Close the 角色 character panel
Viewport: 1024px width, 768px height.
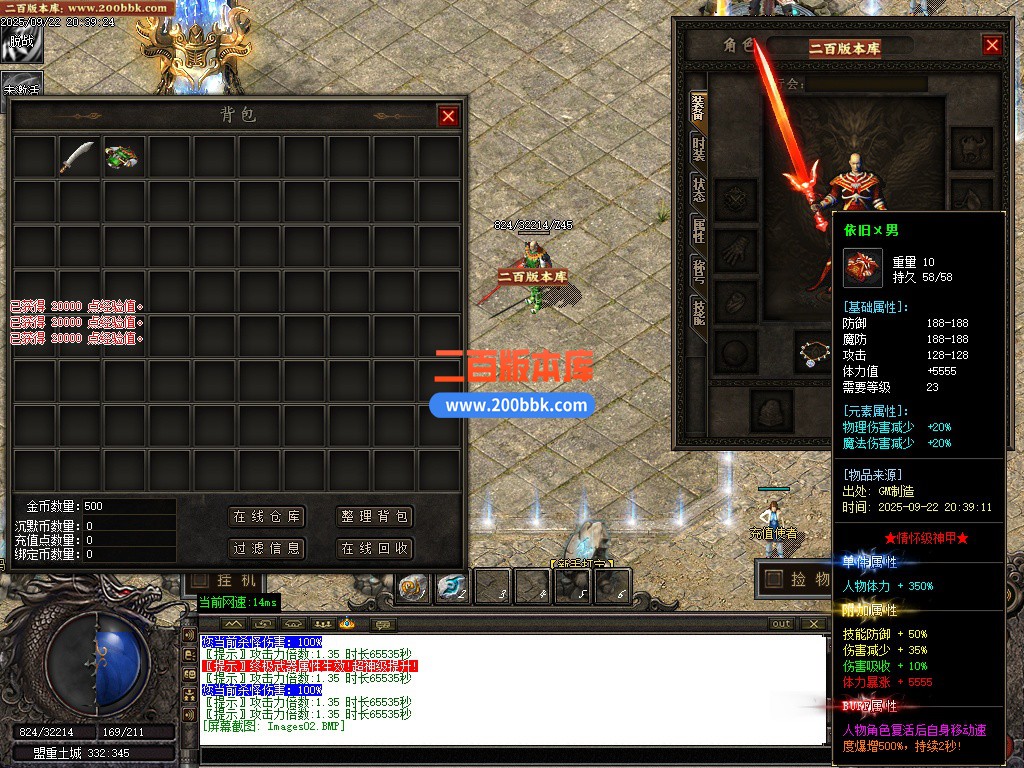pyautogui.click(x=991, y=45)
